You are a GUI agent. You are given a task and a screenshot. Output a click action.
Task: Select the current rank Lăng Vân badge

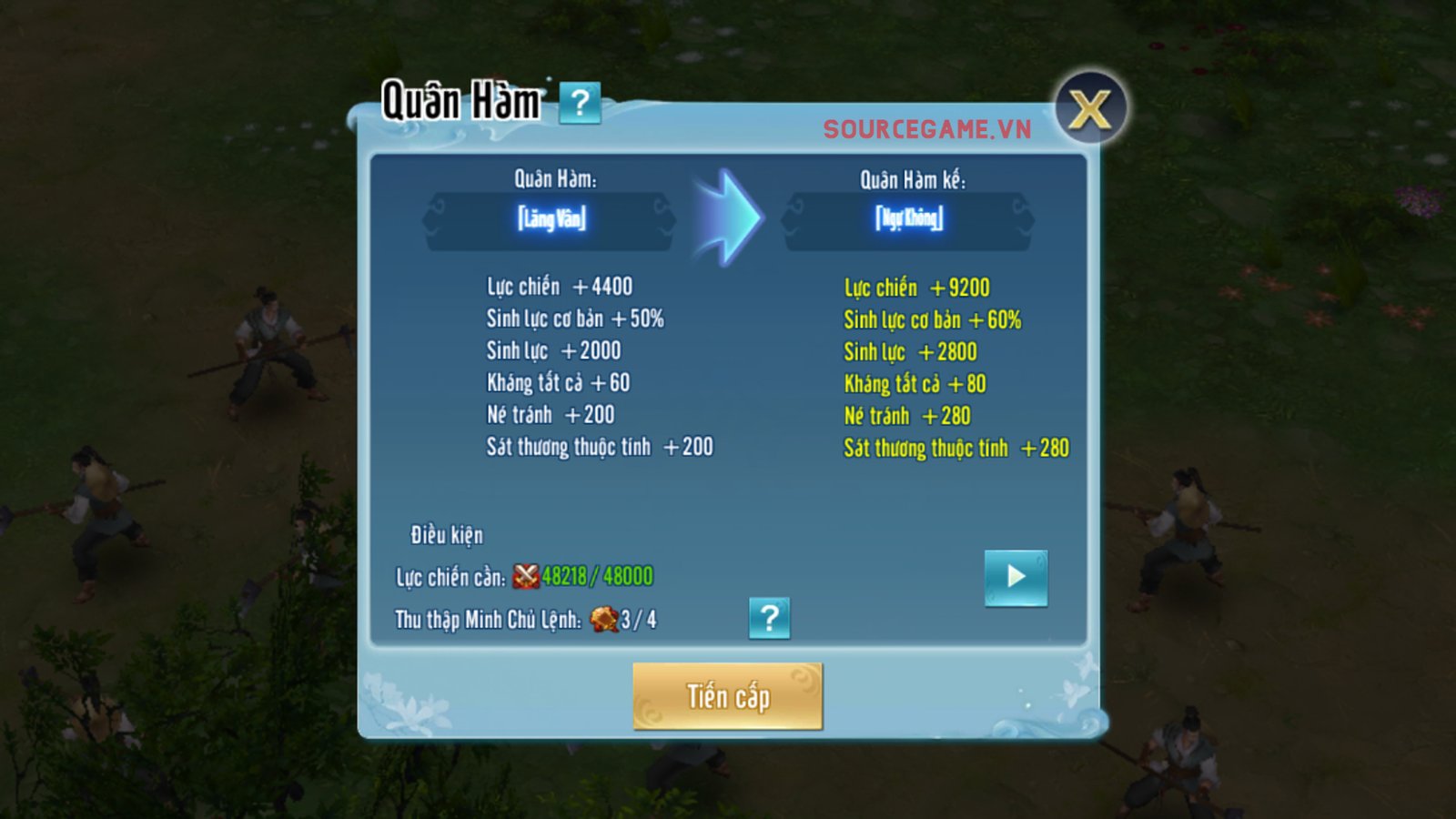pos(551,219)
